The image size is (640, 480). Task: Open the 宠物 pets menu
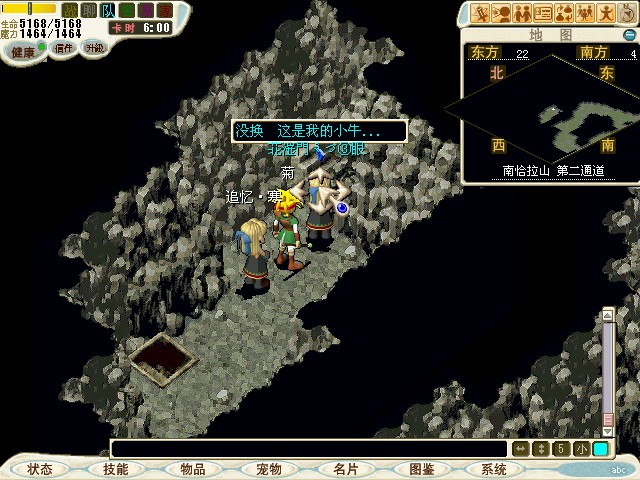(269, 469)
